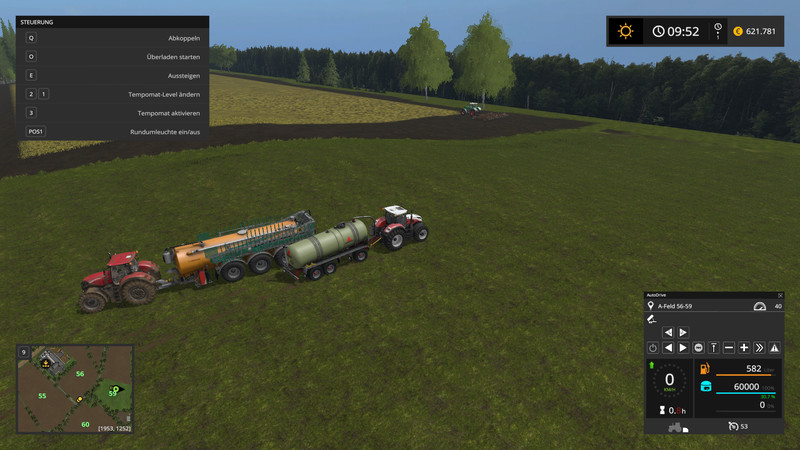This screenshot has width=800, height=450.
Task: Click the AutoDrive plus button
Action: pyautogui.click(x=744, y=347)
